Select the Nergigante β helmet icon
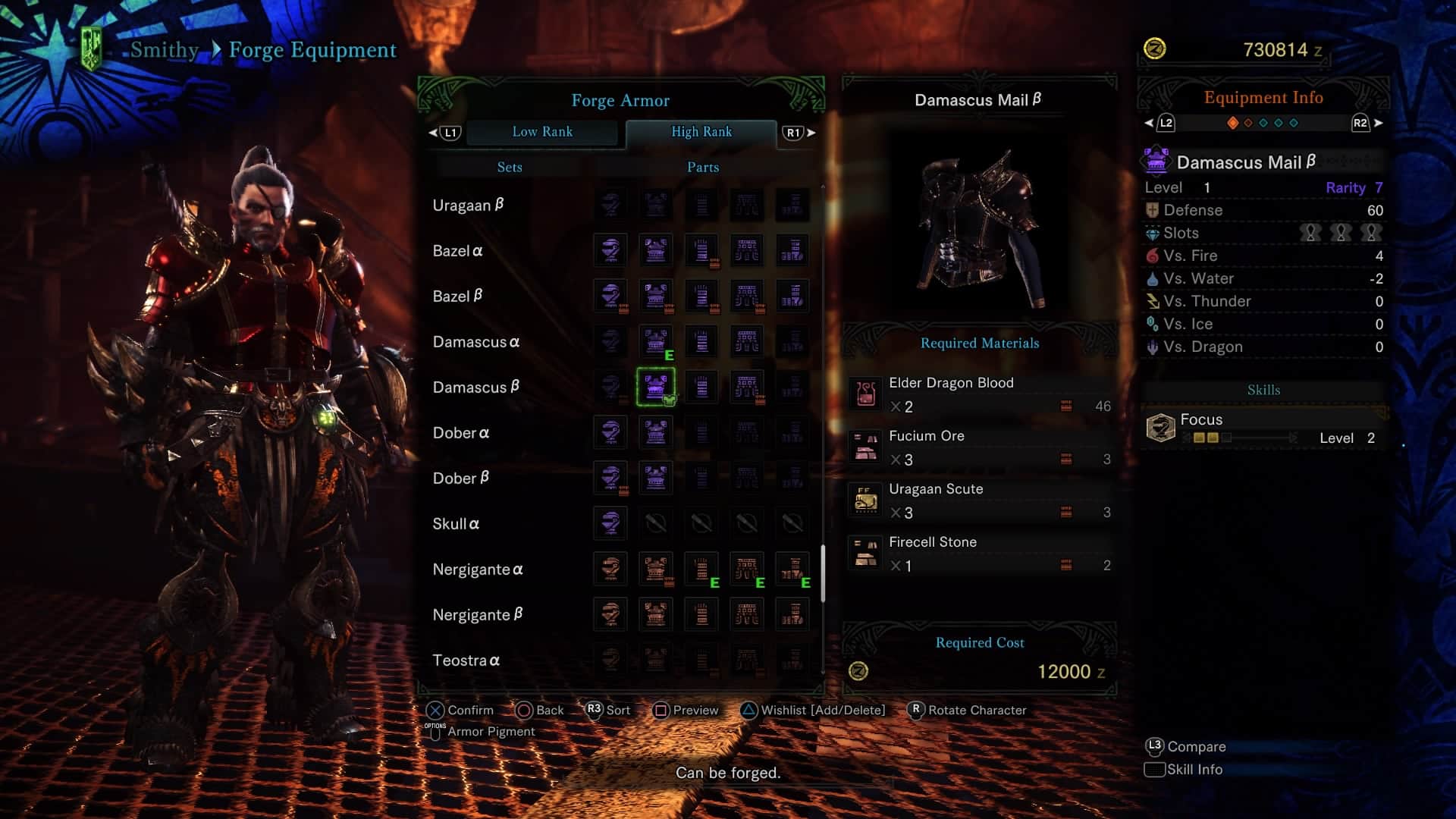1456x819 pixels. (x=610, y=614)
